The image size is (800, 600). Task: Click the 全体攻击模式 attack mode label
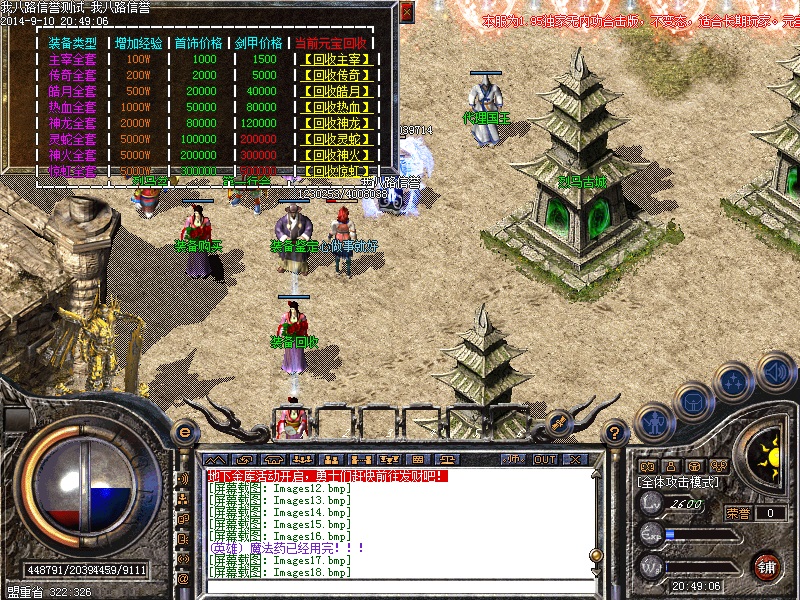tap(678, 481)
